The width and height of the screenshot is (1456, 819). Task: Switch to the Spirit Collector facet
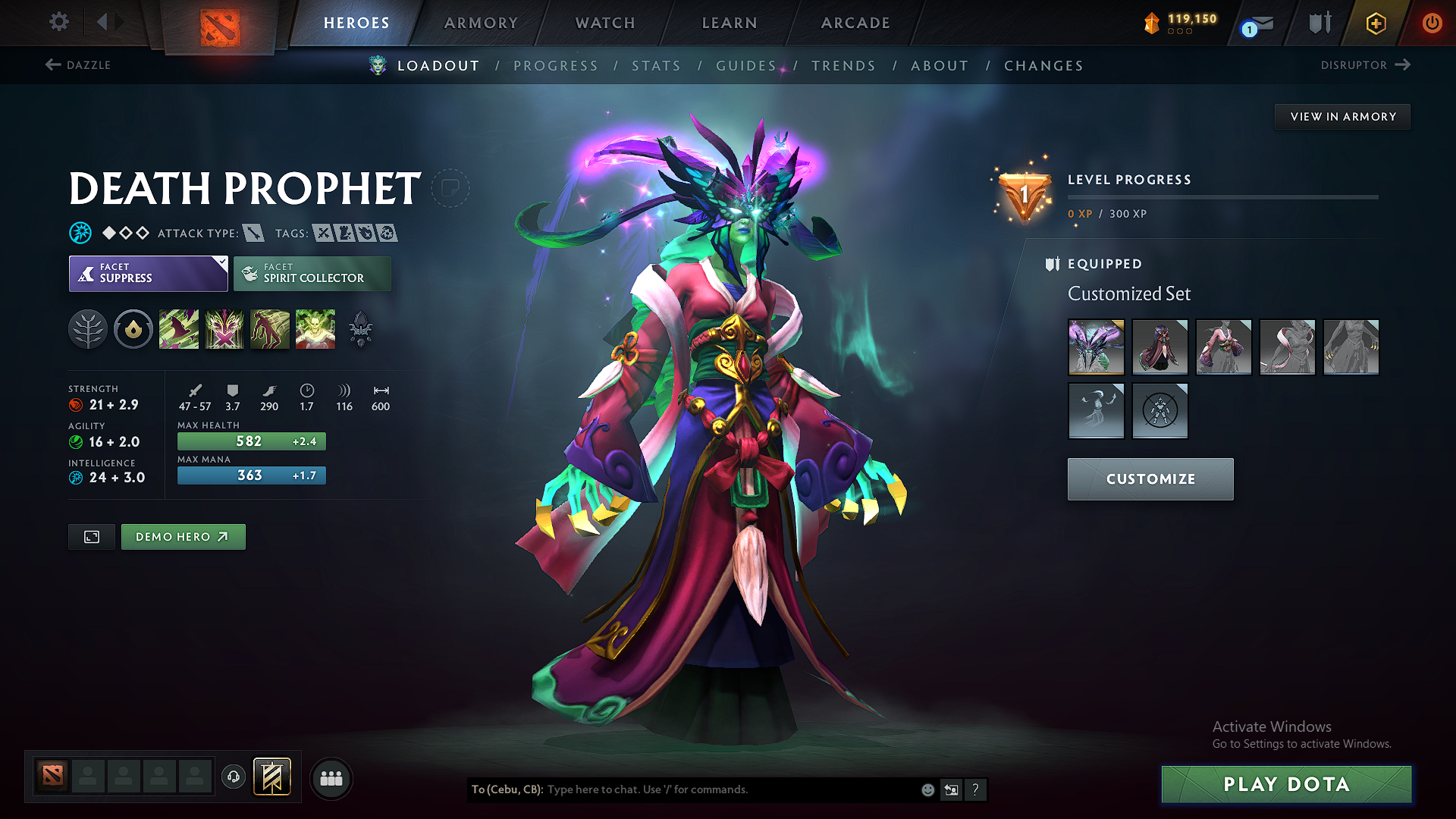[312, 273]
